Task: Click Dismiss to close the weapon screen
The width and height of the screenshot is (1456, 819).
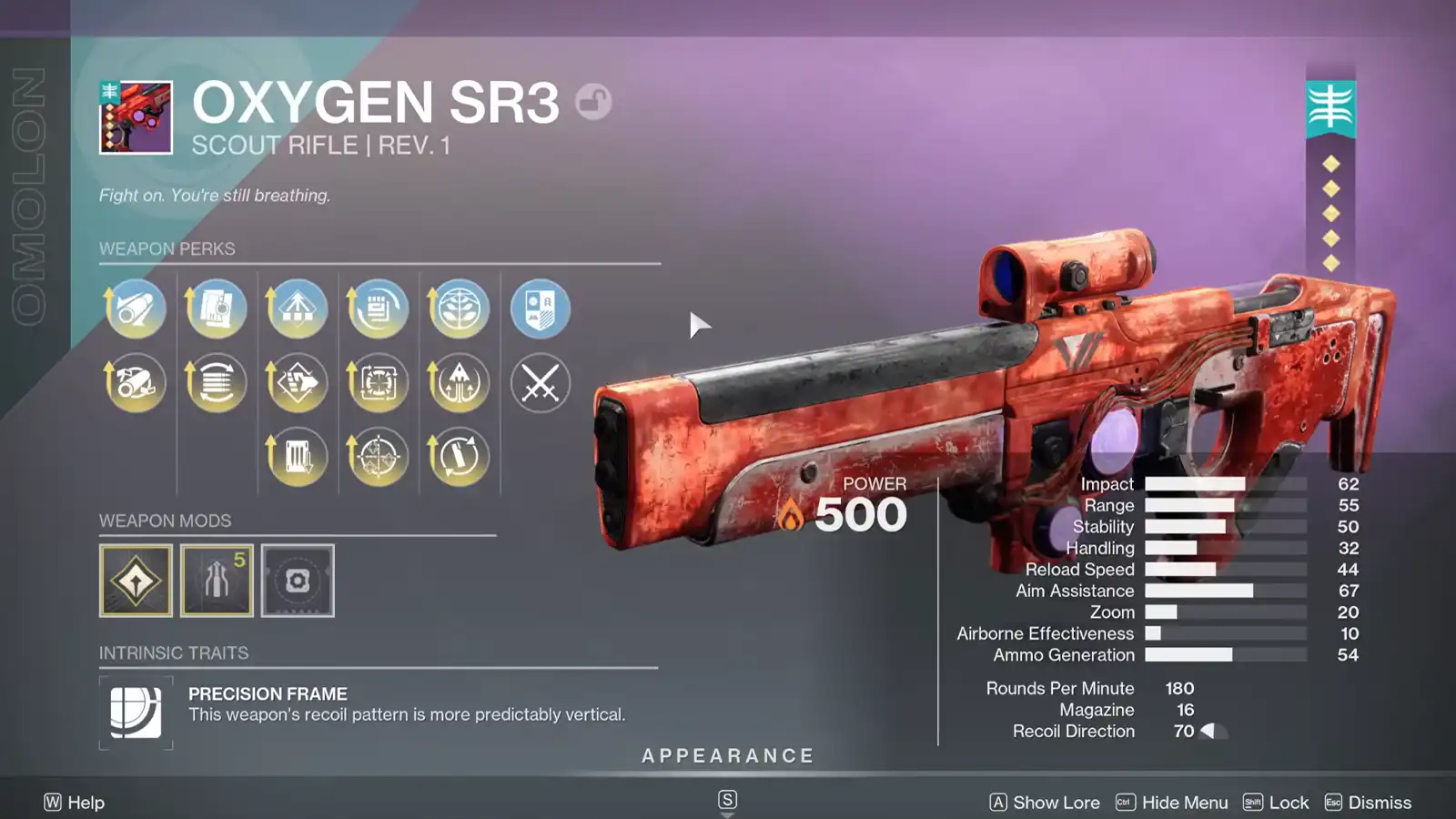Action: [x=1380, y=802]
